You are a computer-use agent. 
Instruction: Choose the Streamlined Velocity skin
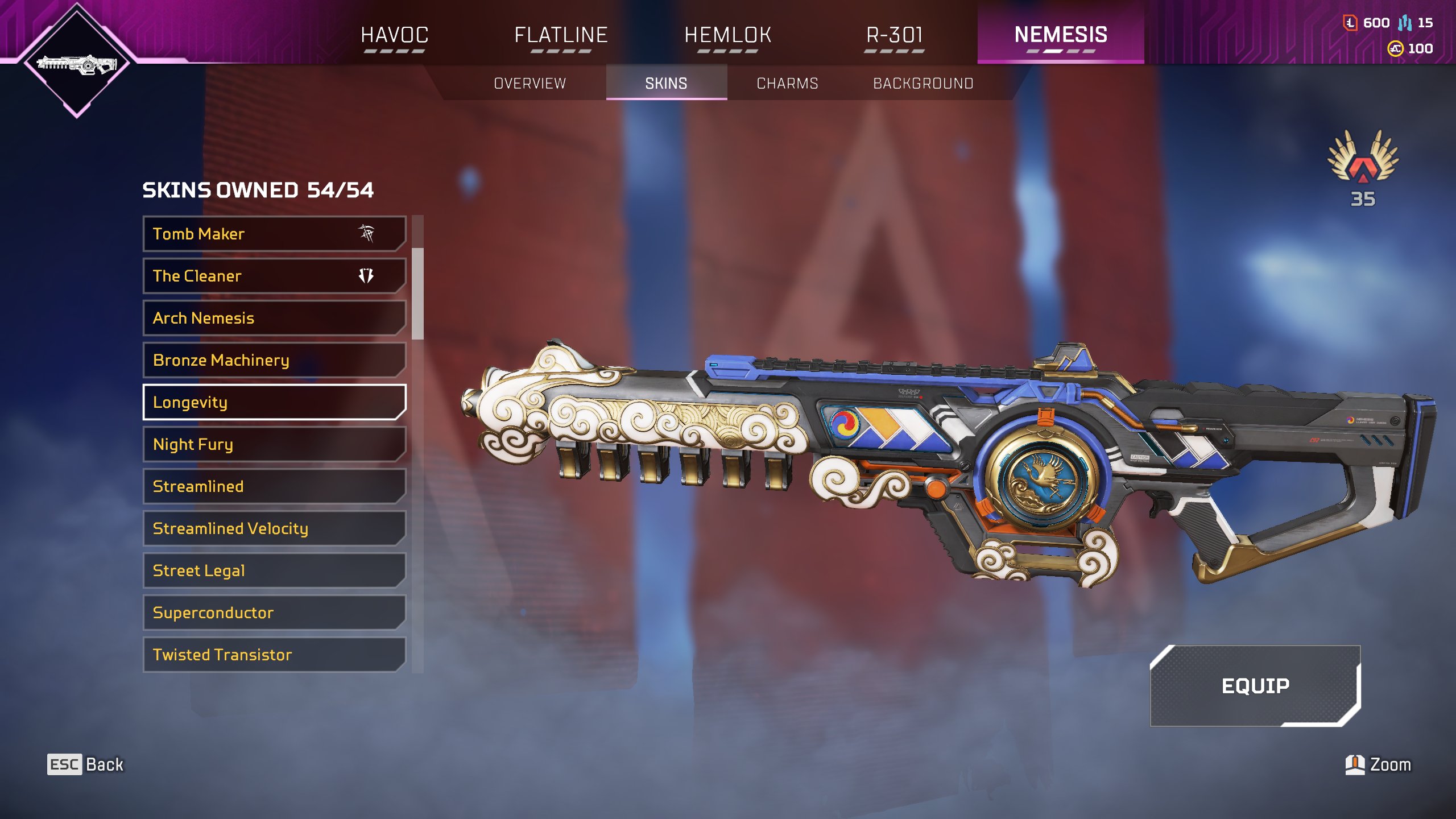(274, 528)
